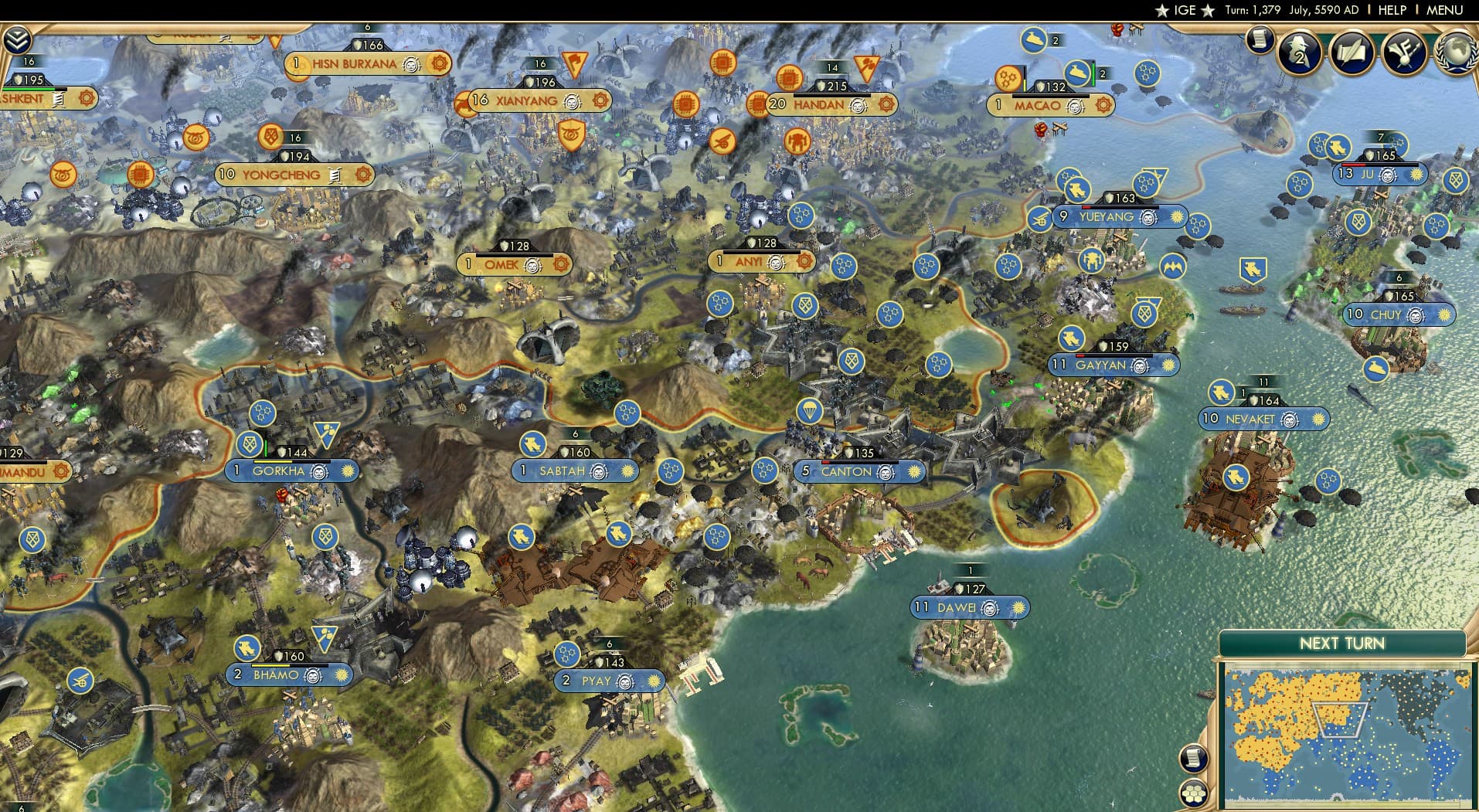
Task: Click the puppet face icon on Canton's banner
Action: tap(887, 472)
